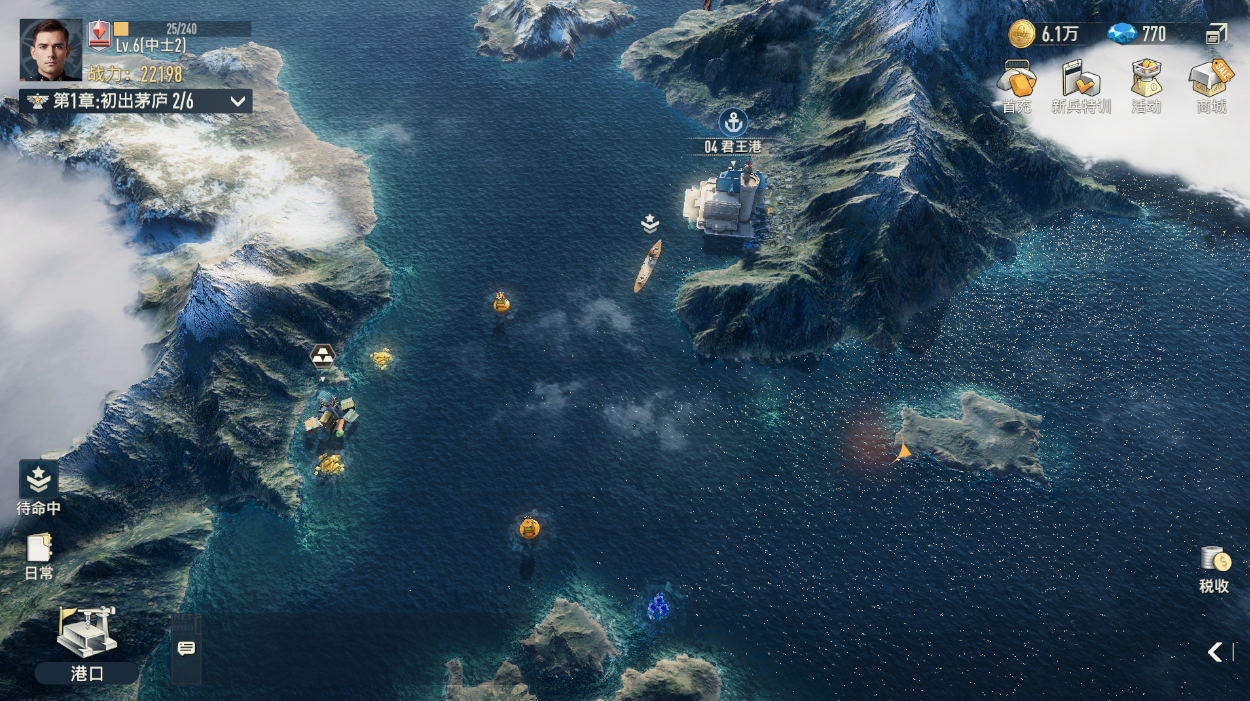Open the 活动 events menu
This screenshot has height=701, width=1250.
click(1146, 84)
